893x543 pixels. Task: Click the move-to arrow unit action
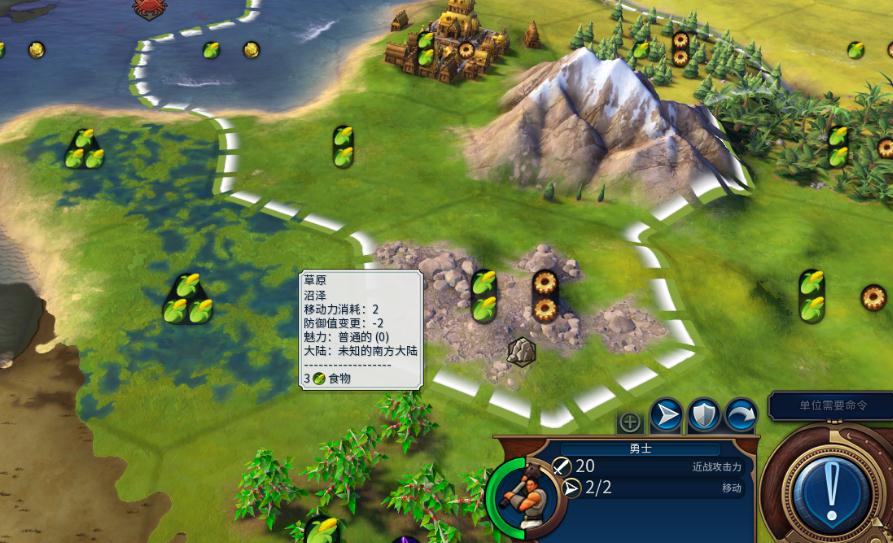666,415
